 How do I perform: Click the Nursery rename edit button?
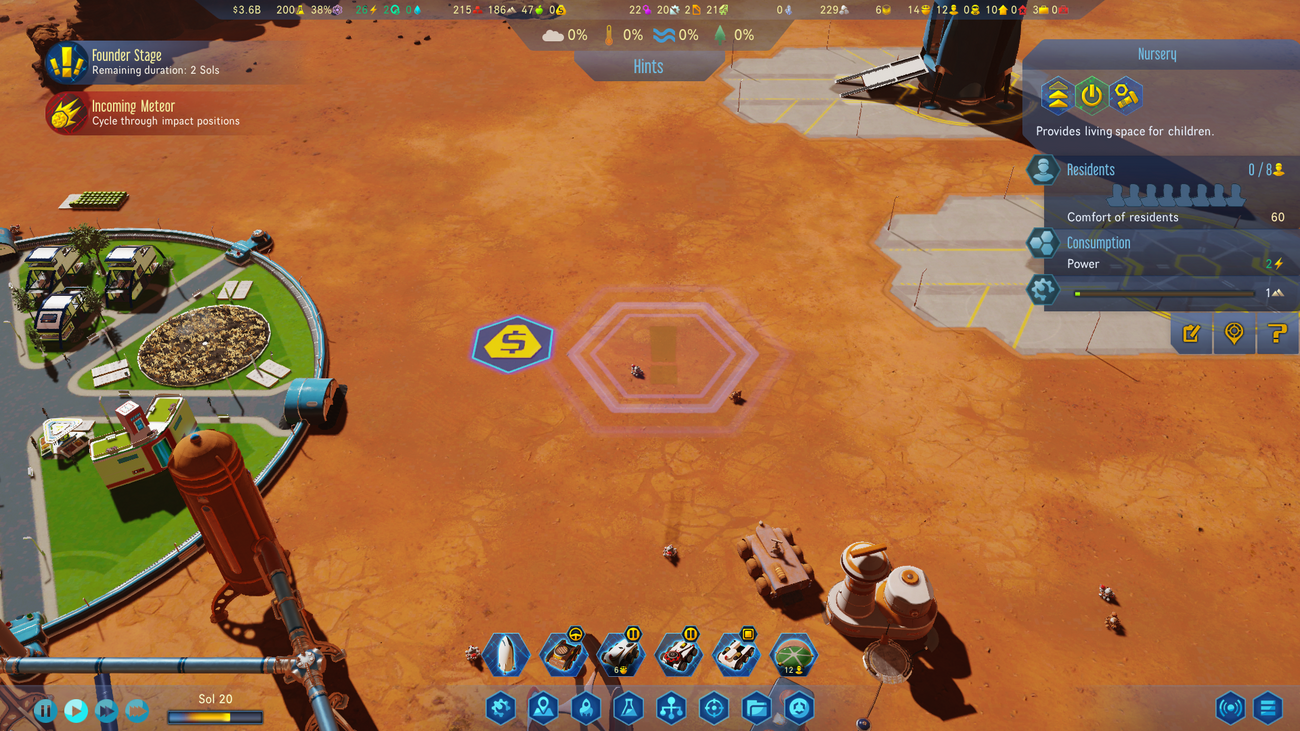pyautogui.click(x=1191, y=334)
